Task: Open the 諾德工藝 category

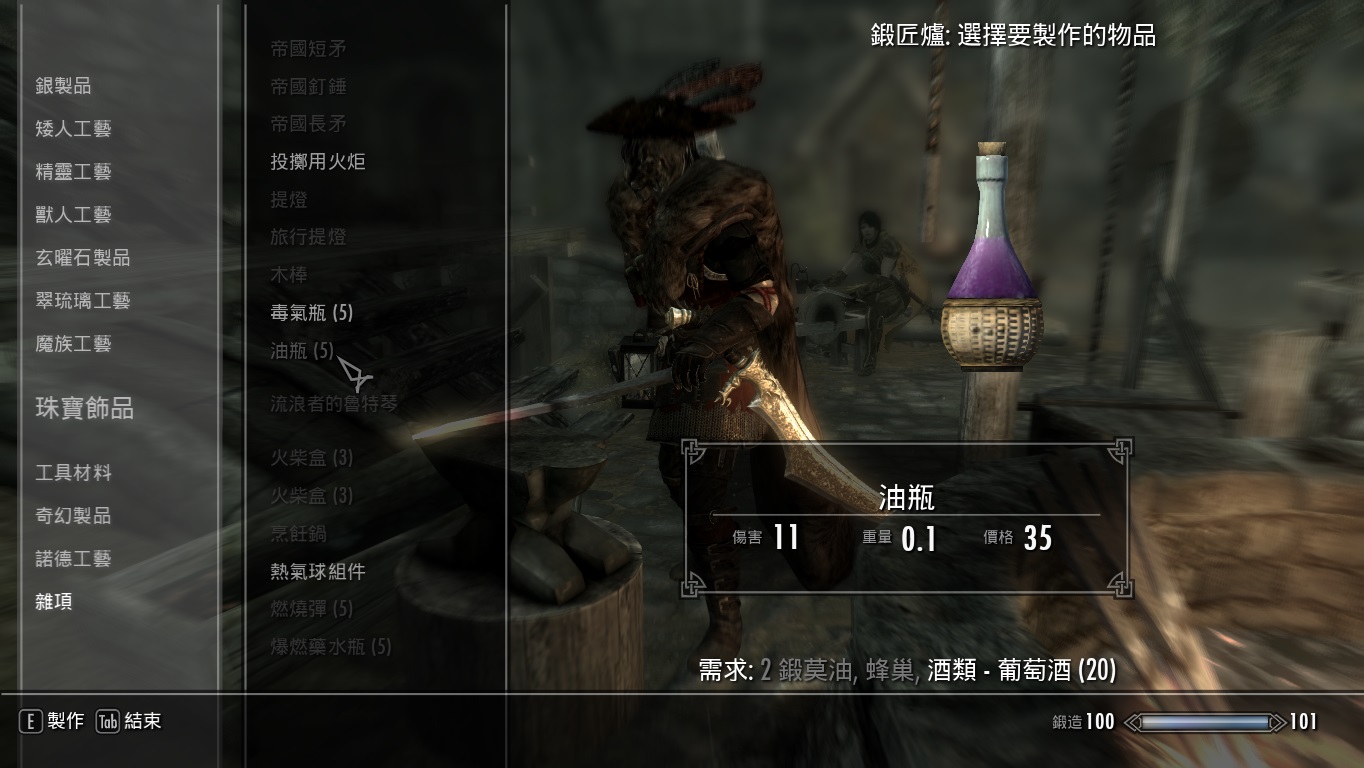Action: pos(66,559)
